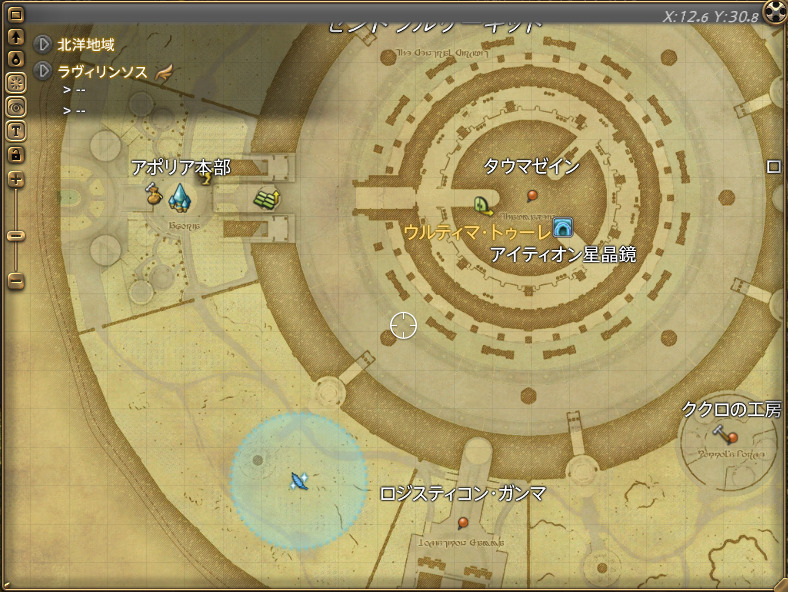Click the ロジスティコン・ガンマ red pin marker
Screen dimensions: 788x592
tap(463, 522)
